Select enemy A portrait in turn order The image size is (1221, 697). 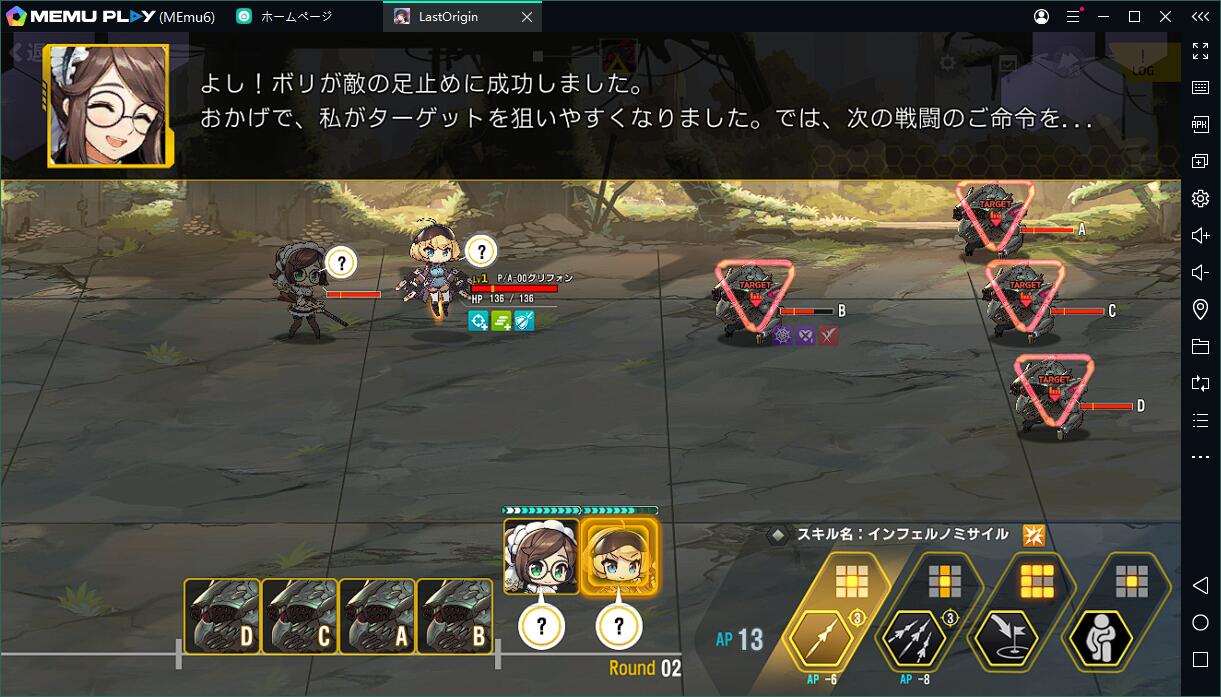[x=378, y=616]
